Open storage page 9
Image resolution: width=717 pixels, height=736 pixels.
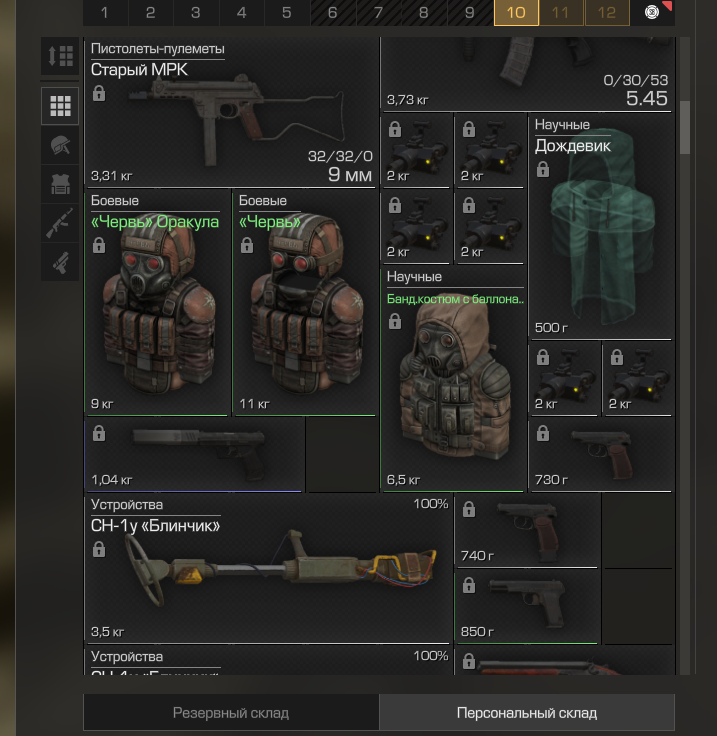(469, 13)
